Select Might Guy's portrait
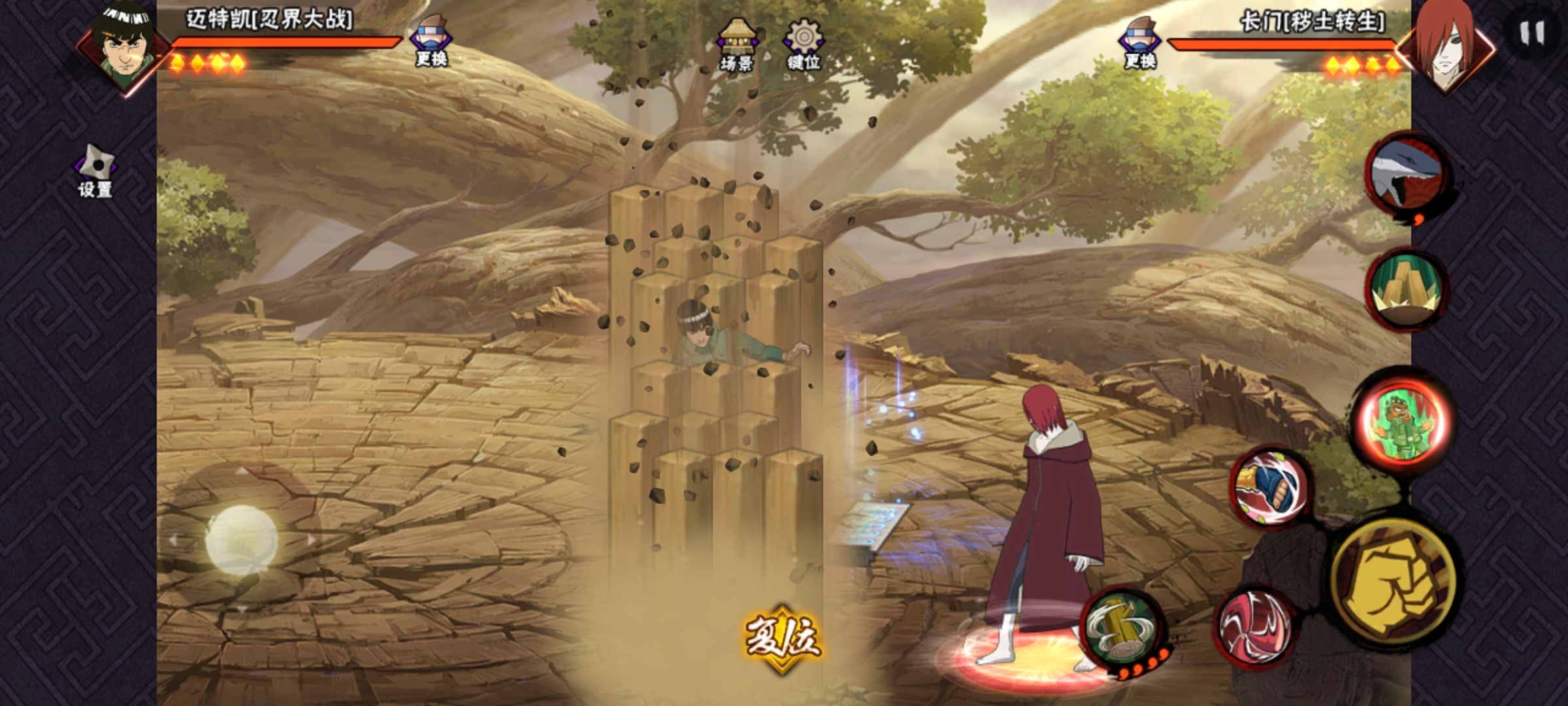1568x706 pixels. [122, 46]
